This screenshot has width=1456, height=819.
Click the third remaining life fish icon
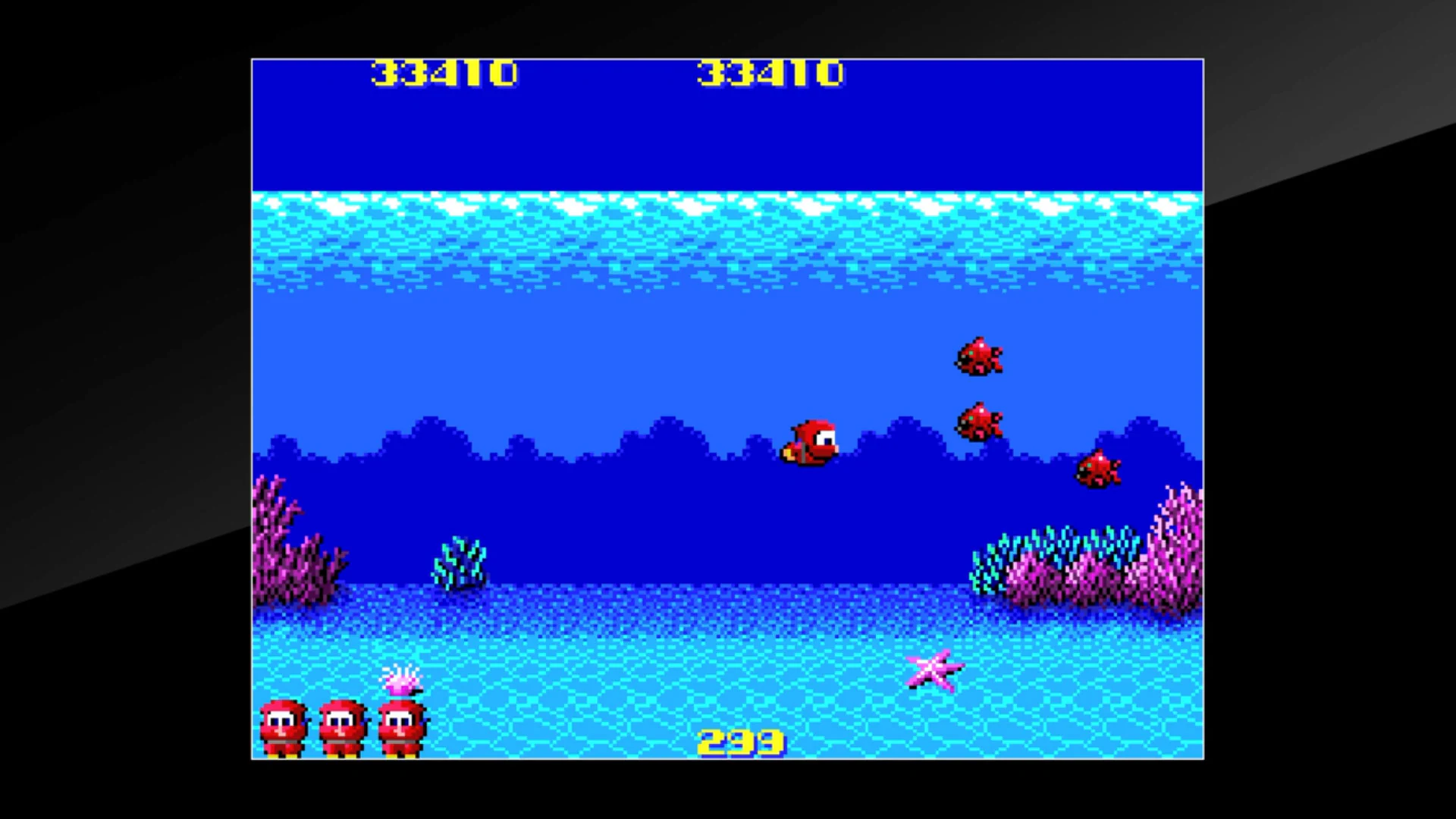pos(400,724)
